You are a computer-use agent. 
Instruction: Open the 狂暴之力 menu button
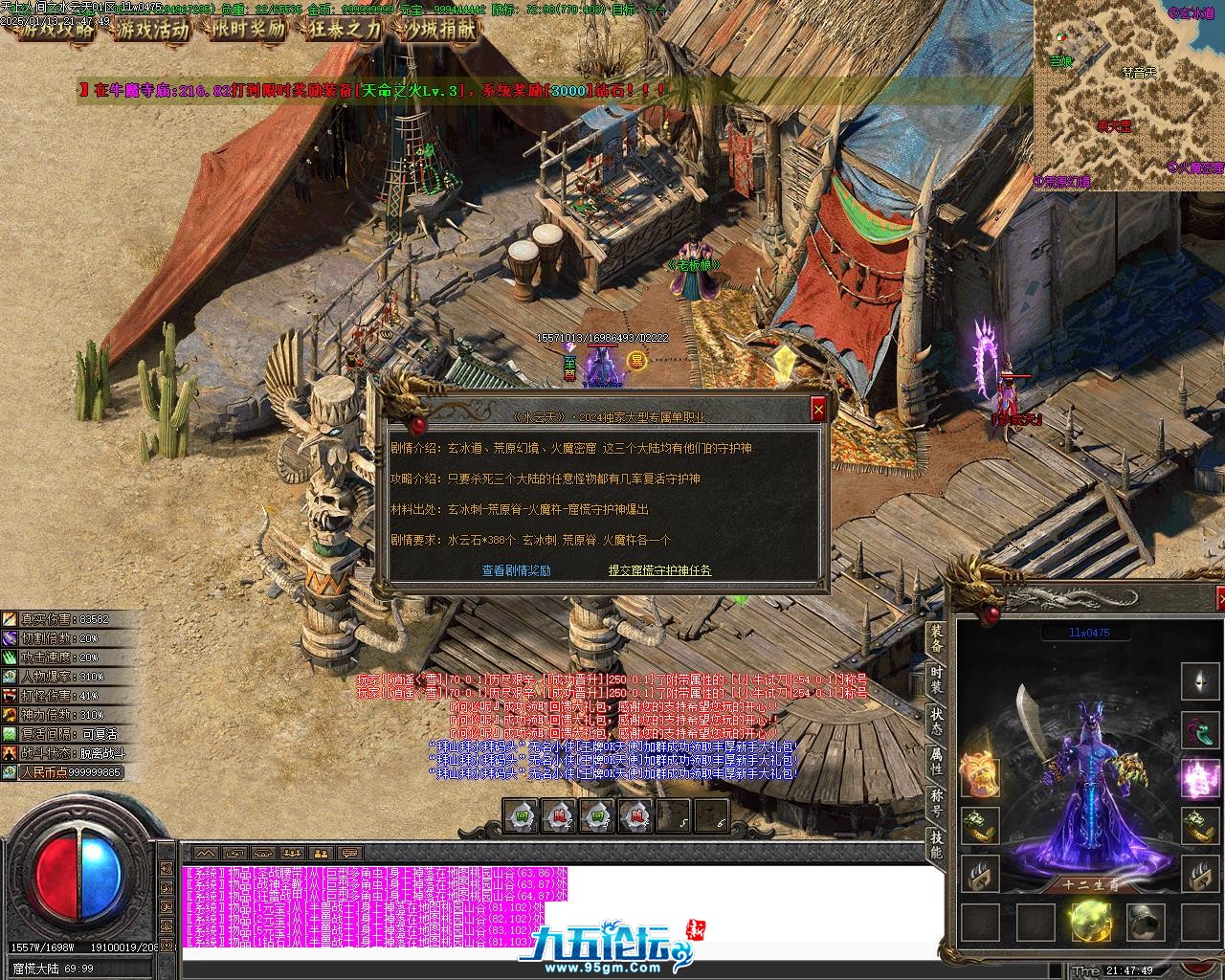pos(345,29)
